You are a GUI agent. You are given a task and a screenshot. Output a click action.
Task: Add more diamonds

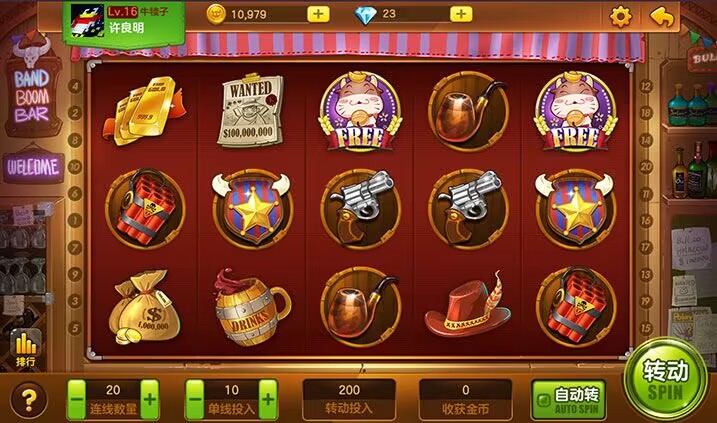tap(461, 14)
